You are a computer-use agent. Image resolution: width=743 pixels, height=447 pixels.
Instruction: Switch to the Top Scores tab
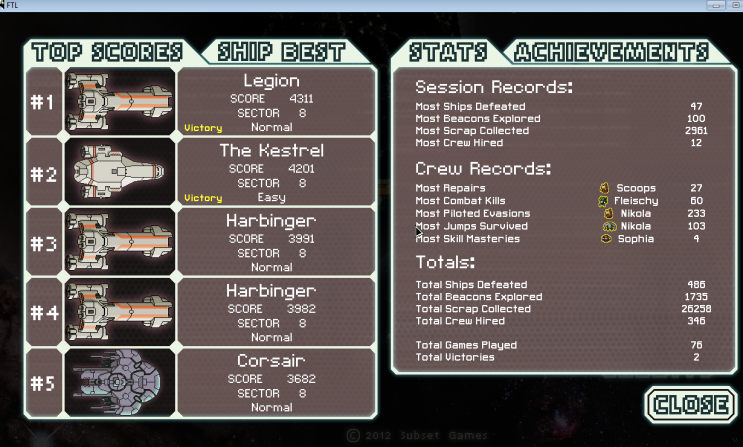[106, 52]
